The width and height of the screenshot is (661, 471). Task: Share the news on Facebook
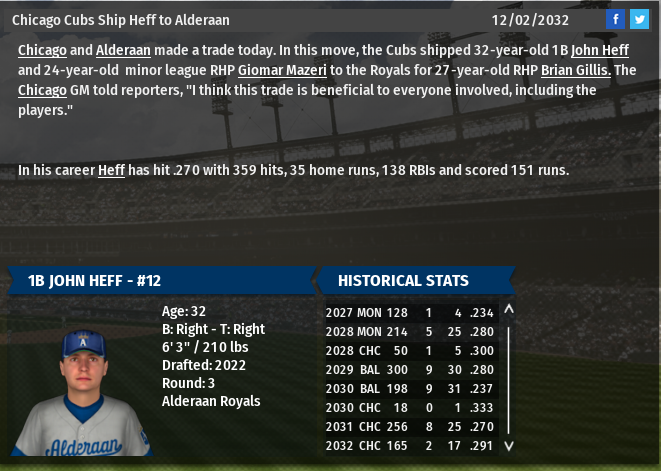616,19
